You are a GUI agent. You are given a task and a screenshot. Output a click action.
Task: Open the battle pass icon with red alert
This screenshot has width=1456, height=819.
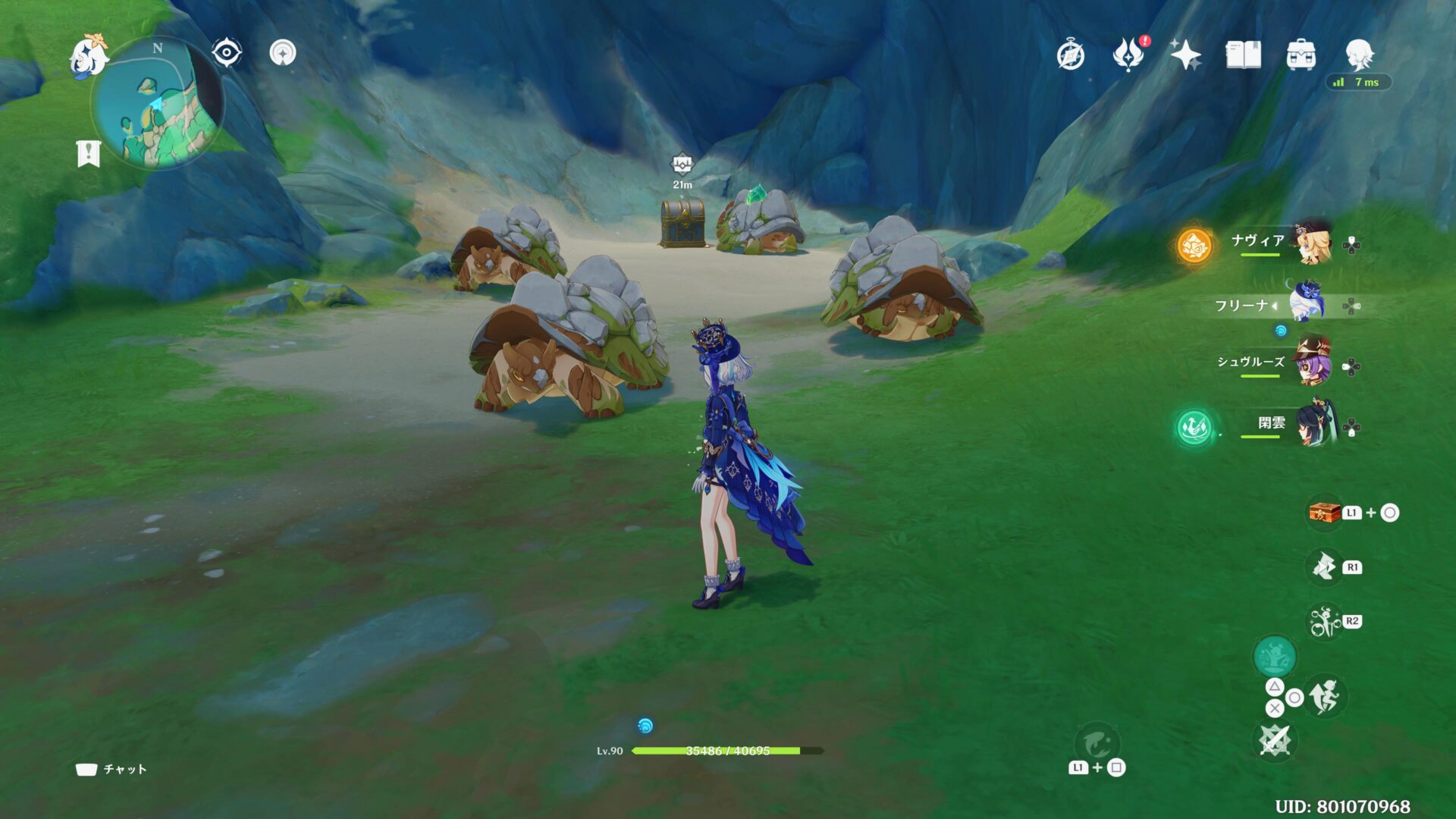[x=1128, y=55]
